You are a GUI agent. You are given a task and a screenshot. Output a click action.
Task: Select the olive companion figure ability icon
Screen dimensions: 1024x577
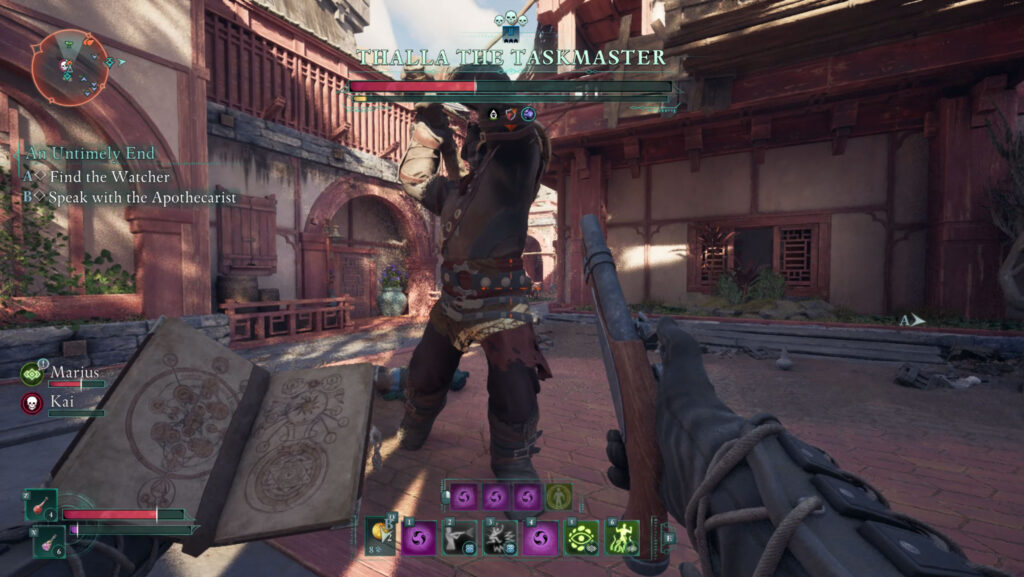[x=559, y=496]
